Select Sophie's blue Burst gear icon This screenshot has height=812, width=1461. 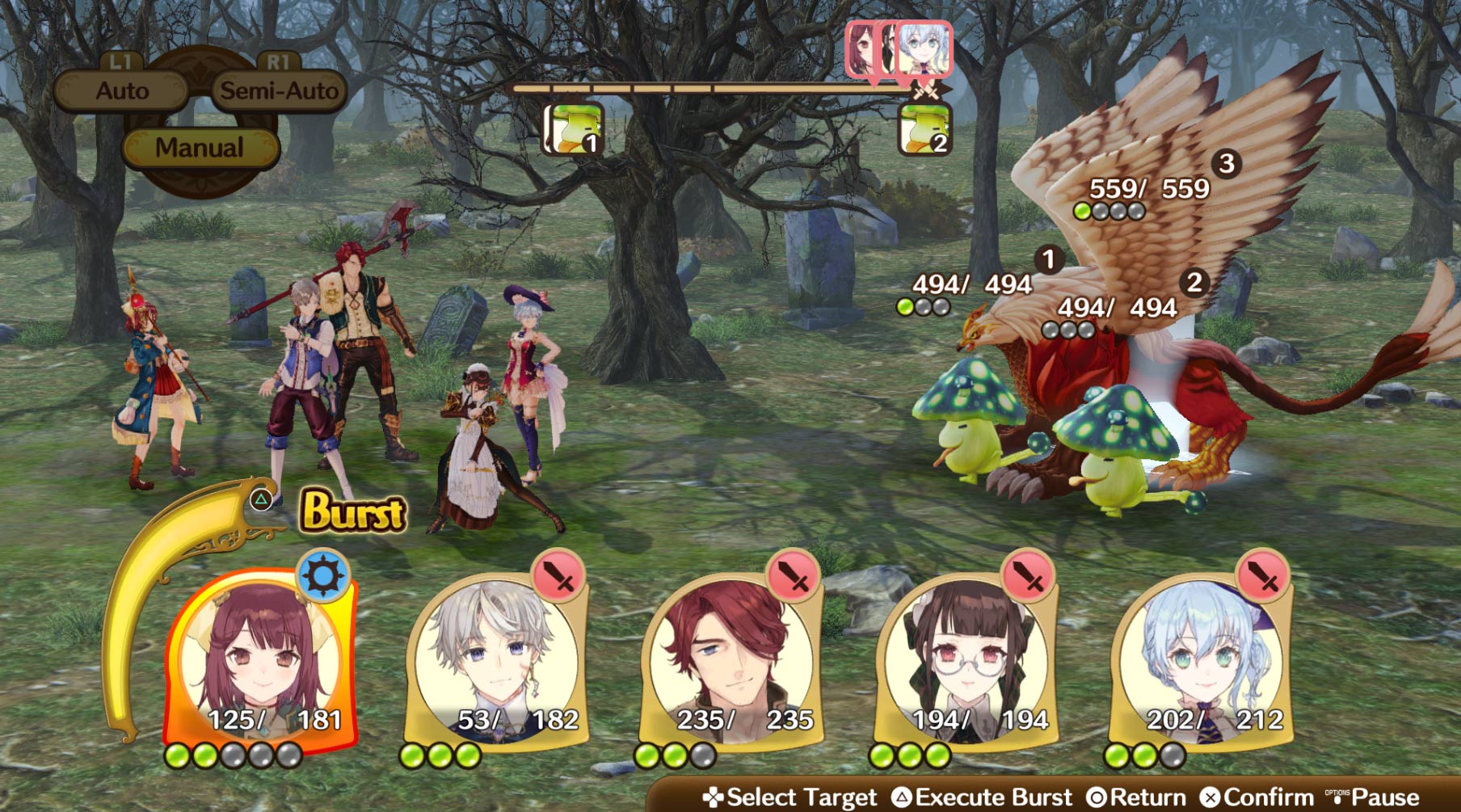[322, 575]
